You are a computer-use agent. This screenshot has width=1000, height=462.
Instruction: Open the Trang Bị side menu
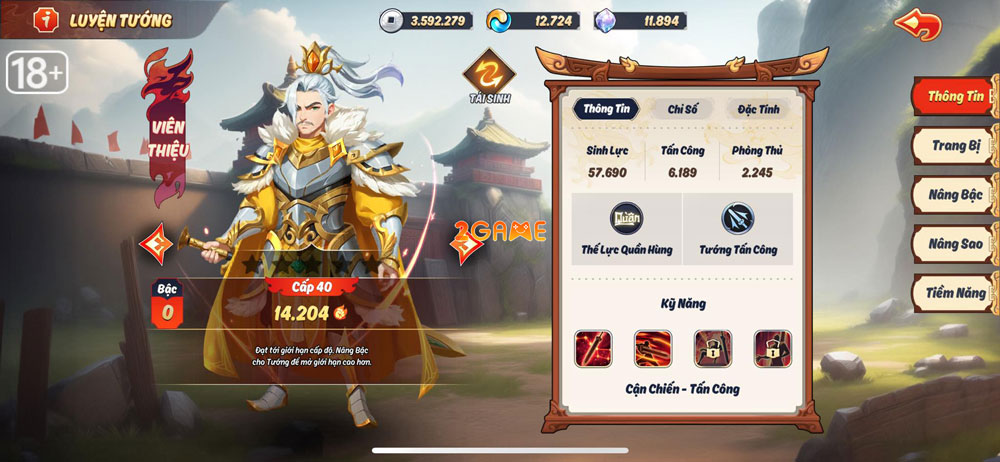pyautogui.click(x=956, y=146)
